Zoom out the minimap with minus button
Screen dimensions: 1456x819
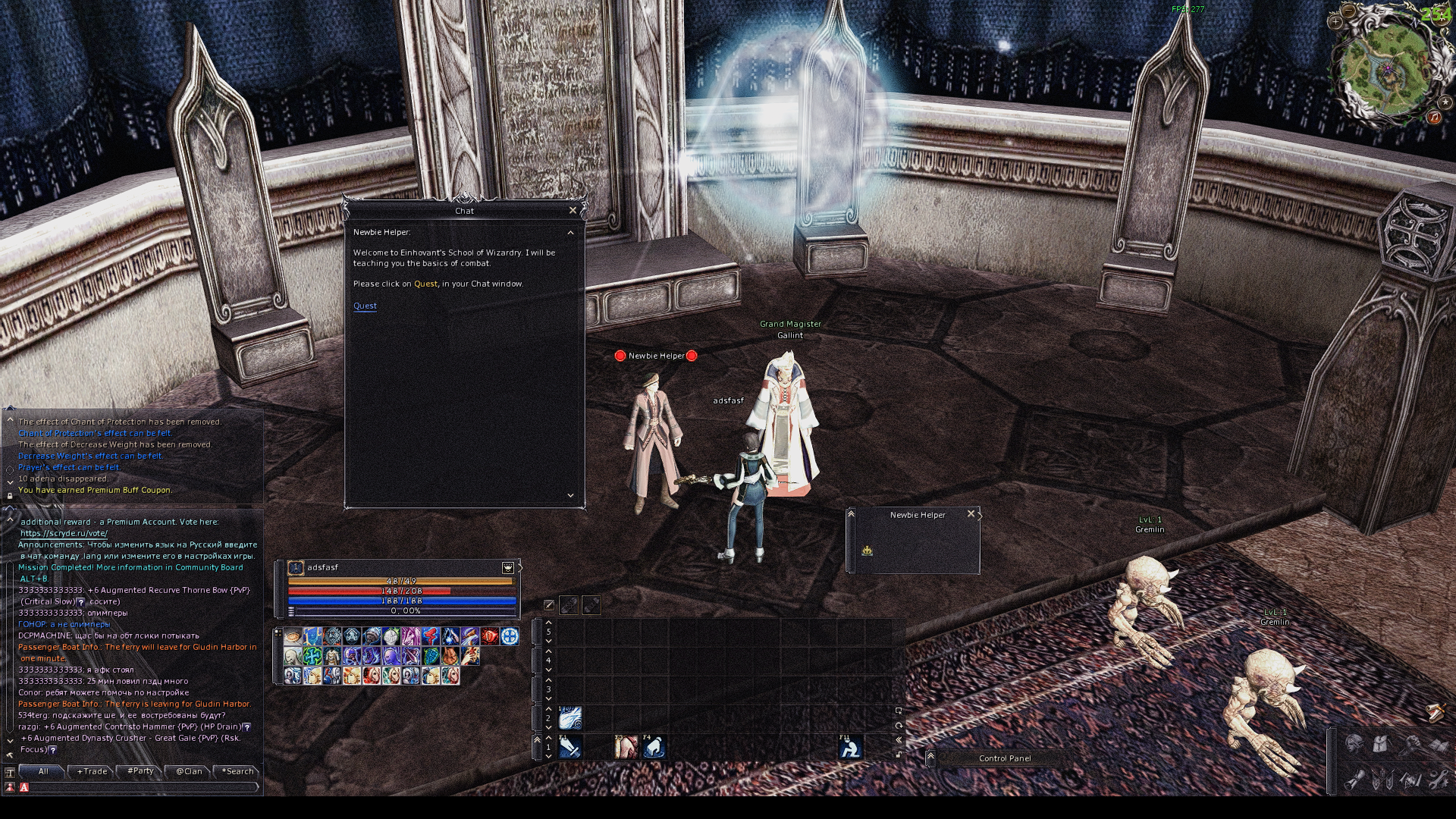point(1348,11)
